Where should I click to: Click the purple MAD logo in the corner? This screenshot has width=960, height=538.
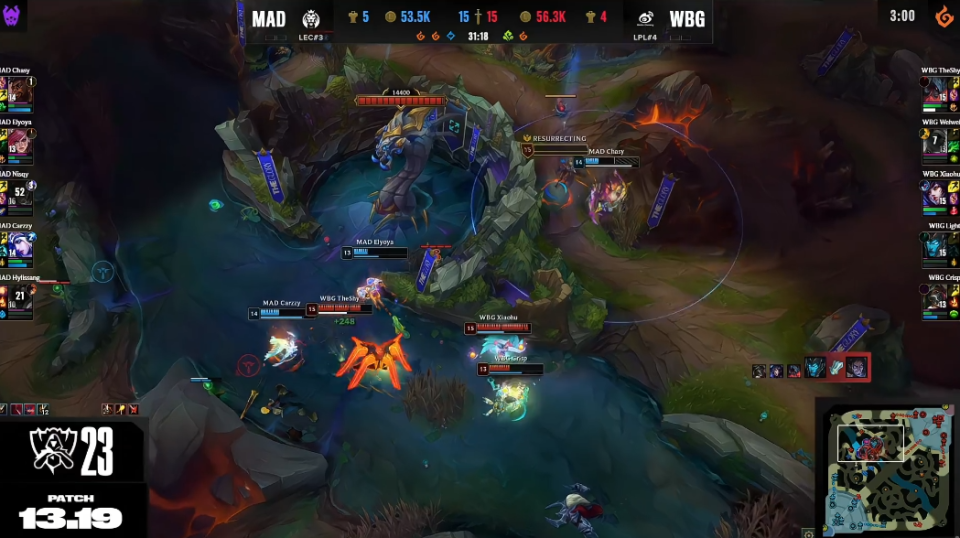[x=13, y=15]
